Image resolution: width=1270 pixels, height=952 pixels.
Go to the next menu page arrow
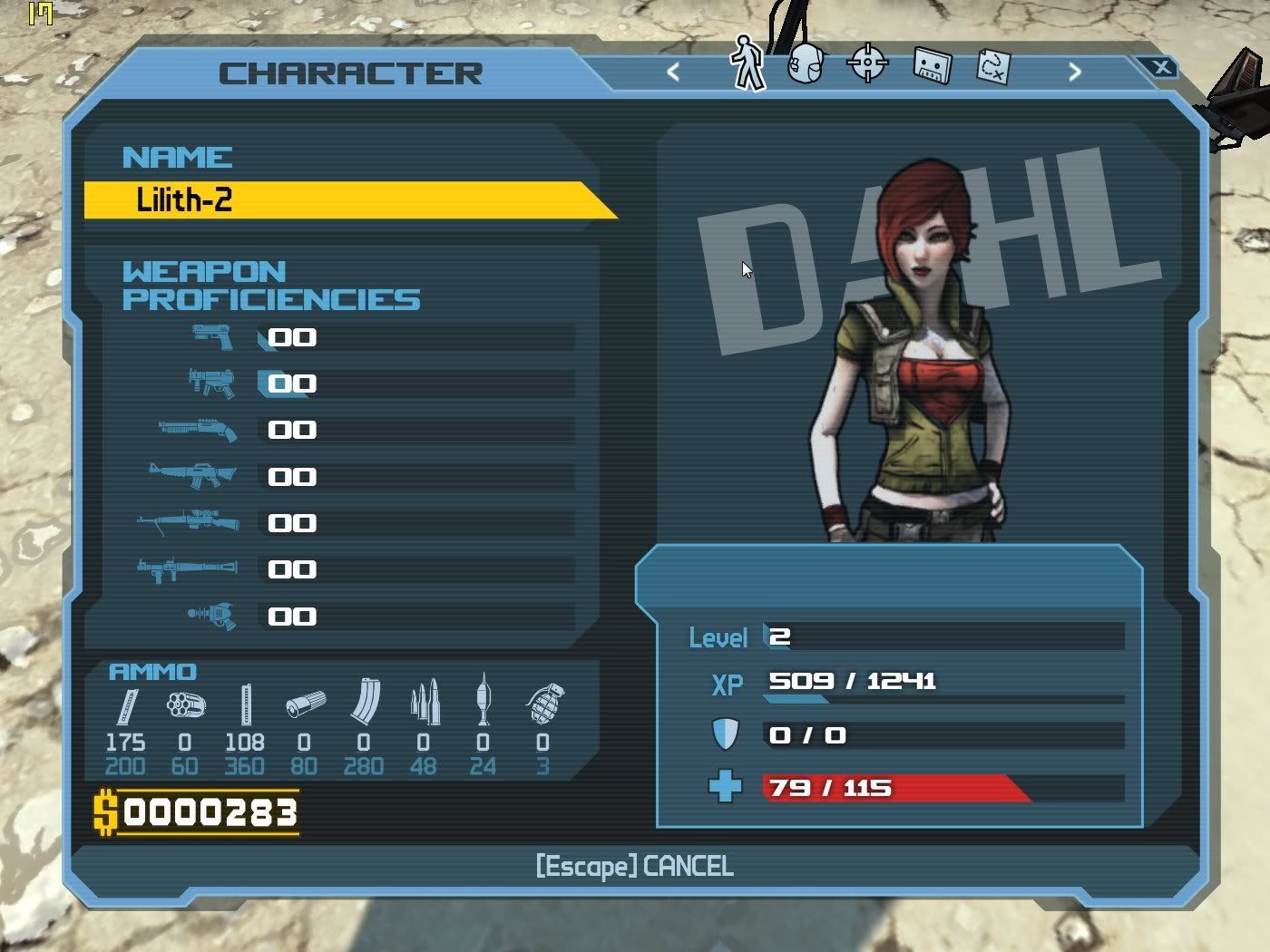(x=1075, y=72)
